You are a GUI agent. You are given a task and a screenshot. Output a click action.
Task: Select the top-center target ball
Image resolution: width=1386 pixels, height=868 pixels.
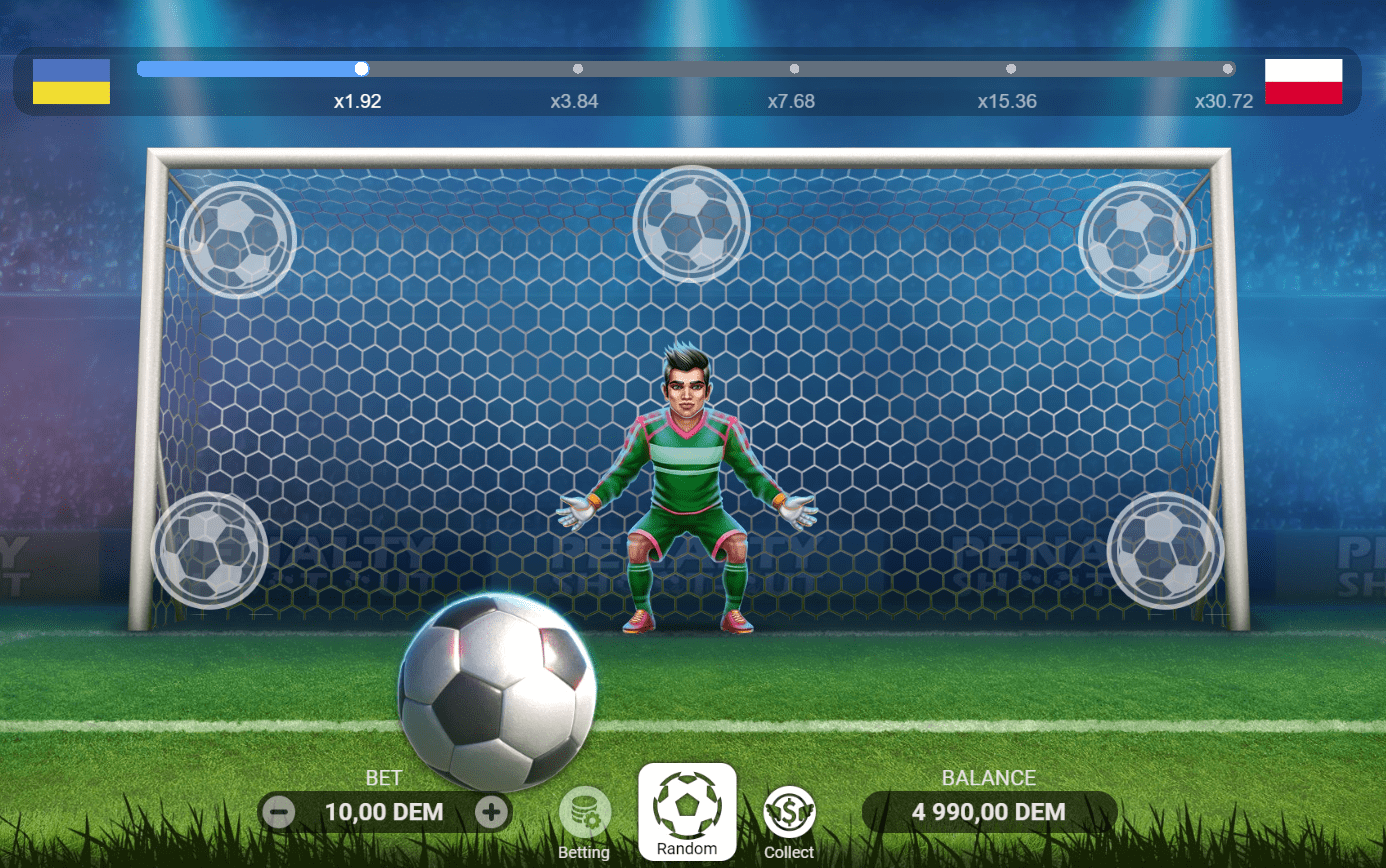coord(690,223)
